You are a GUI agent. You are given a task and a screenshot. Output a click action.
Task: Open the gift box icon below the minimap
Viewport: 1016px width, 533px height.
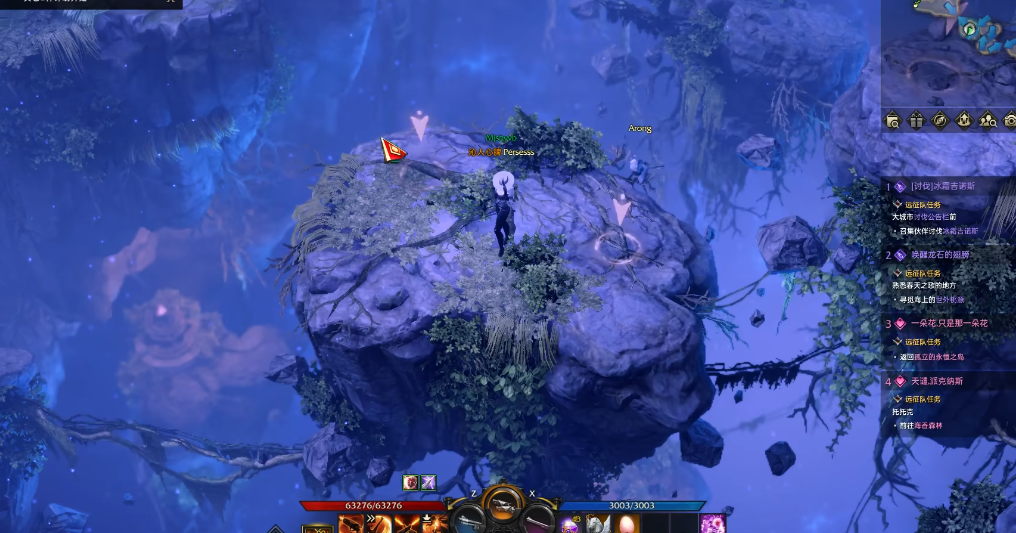pyautogui.click(x=917, y=121)
